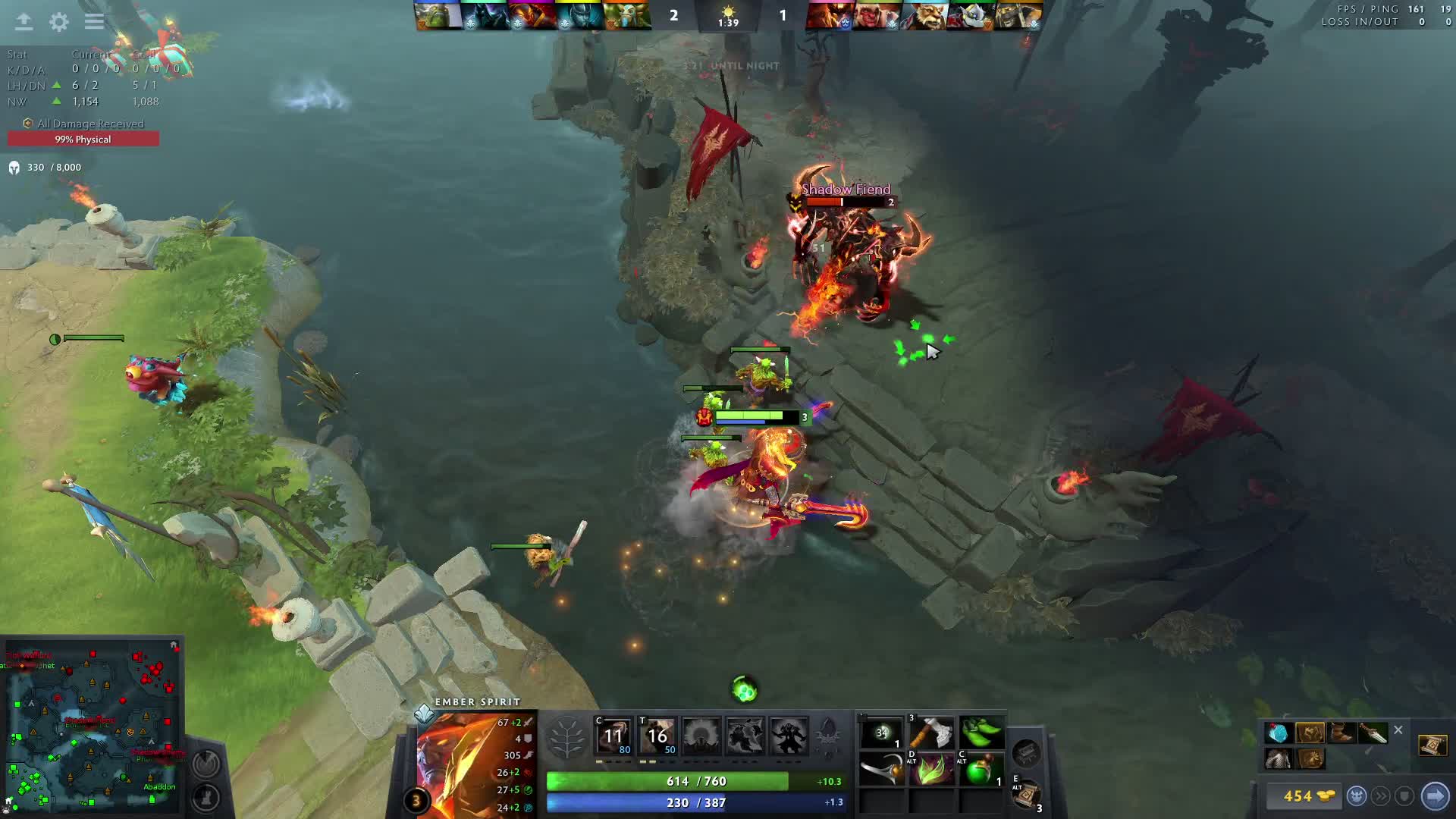Open the shop via gold counter
This screenshot has width=1456, height=819.
tap(1308, 795)
